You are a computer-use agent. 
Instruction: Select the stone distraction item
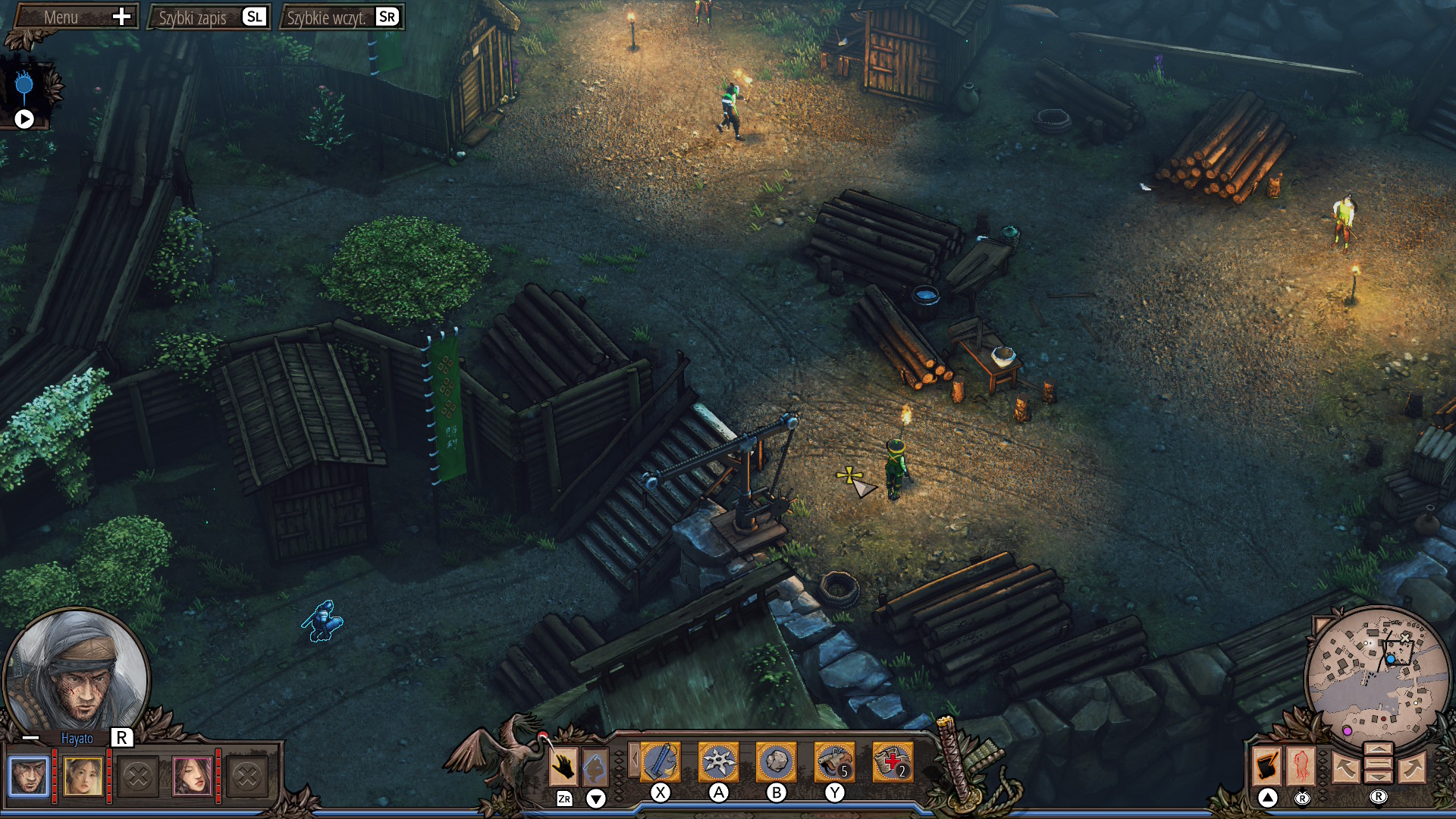pyautogui.click(x=776, y=762)
